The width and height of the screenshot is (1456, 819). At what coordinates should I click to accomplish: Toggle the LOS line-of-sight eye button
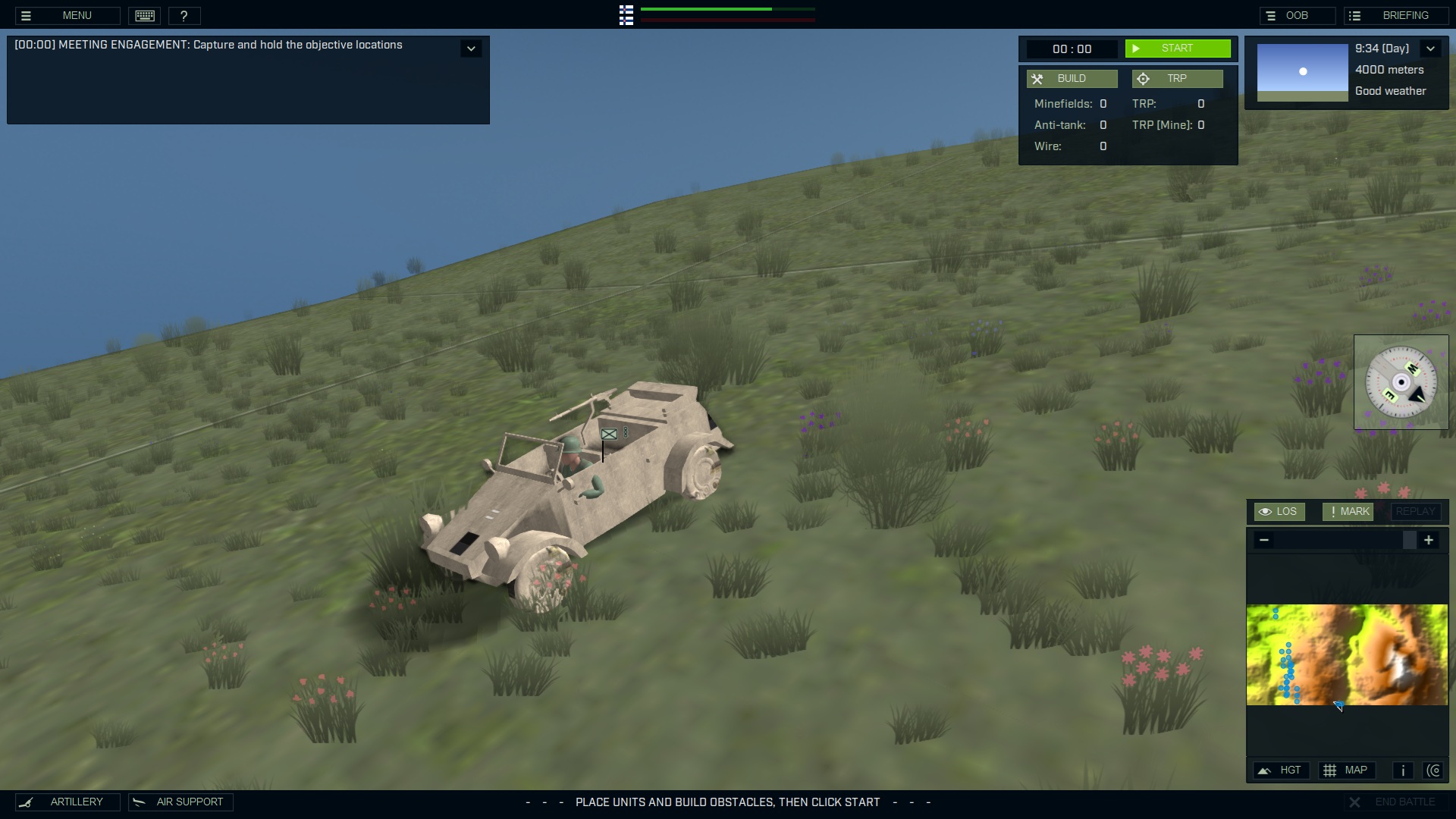1279,511
